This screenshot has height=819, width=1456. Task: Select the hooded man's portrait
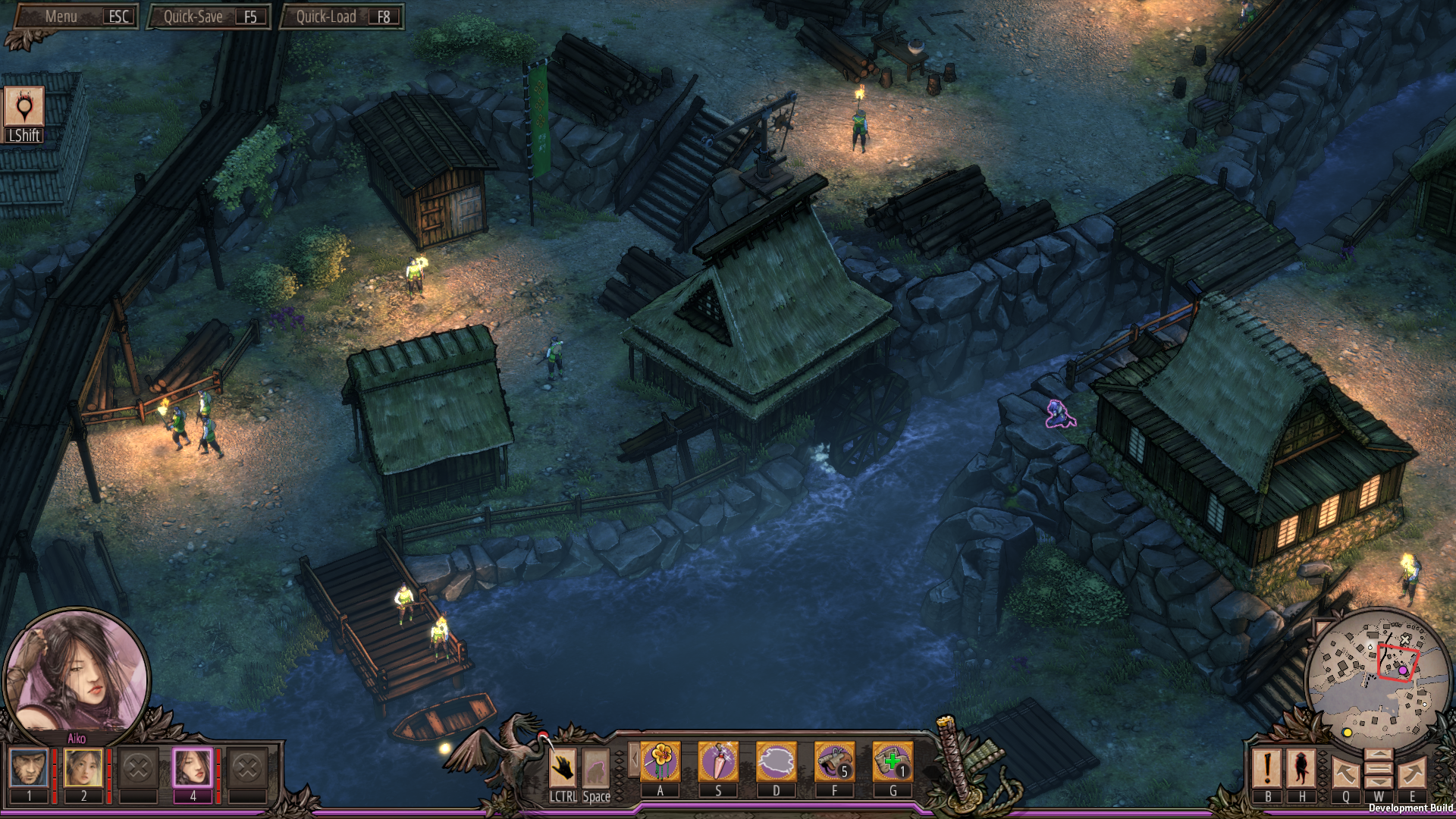(29, 767)
